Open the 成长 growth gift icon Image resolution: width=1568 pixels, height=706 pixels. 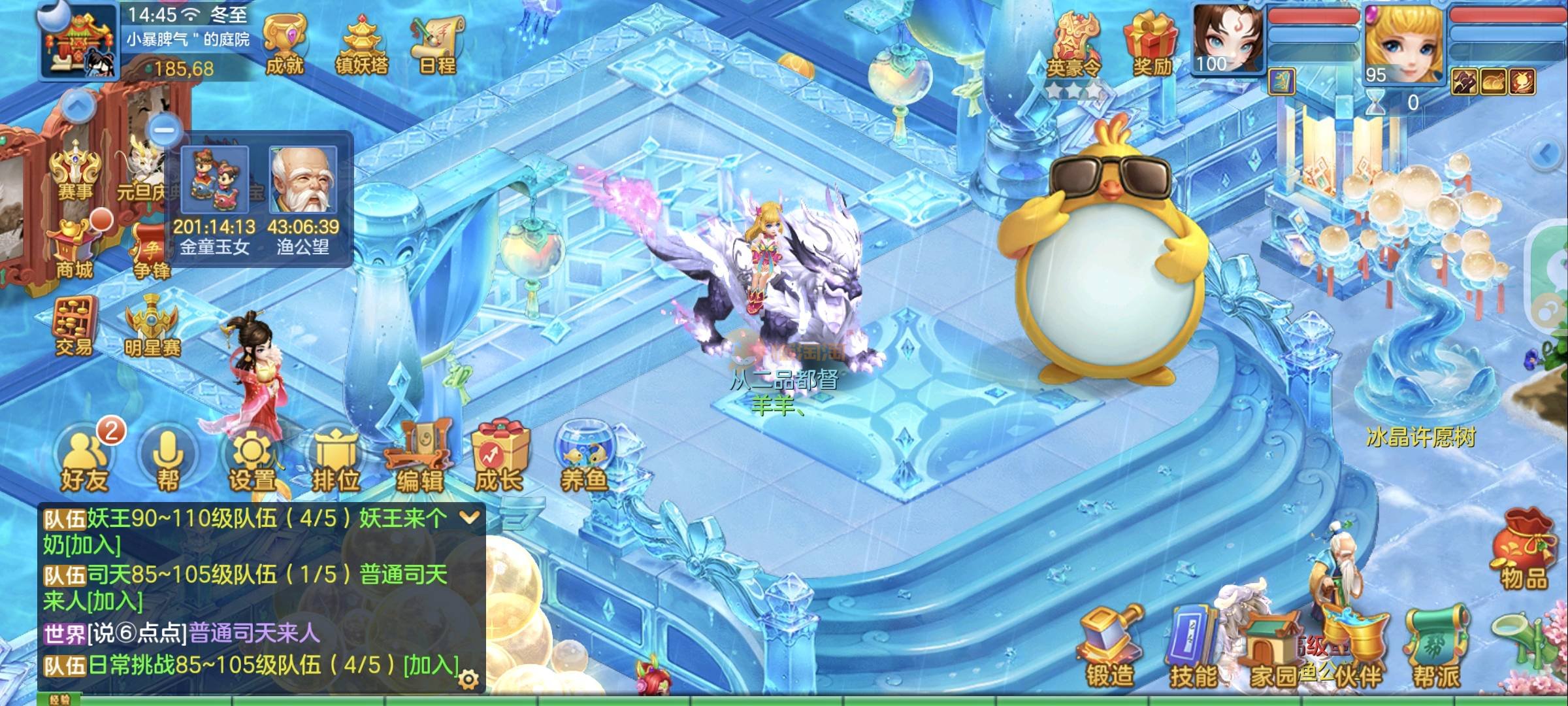click(x=500, y=458)
